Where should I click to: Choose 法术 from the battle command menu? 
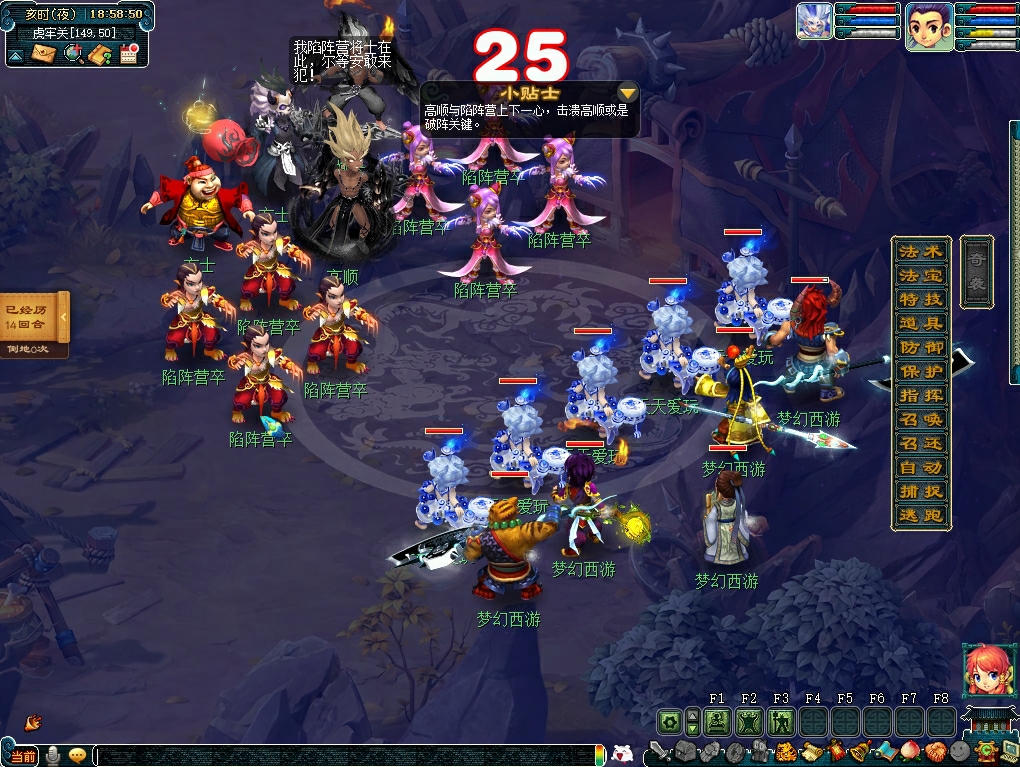(x=921, y=252)
